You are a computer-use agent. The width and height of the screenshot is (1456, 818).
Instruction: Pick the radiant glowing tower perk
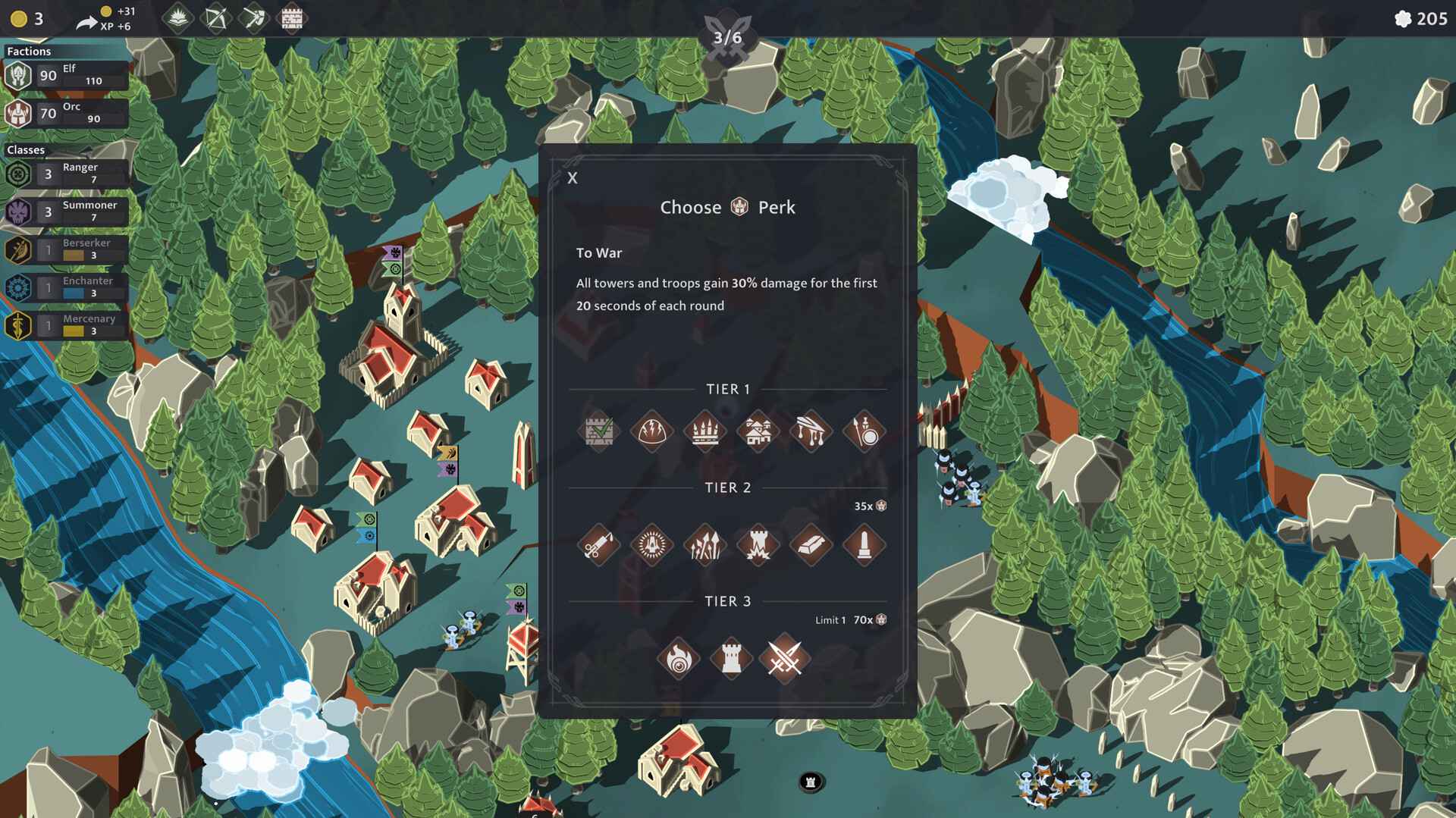pos(651,545)
